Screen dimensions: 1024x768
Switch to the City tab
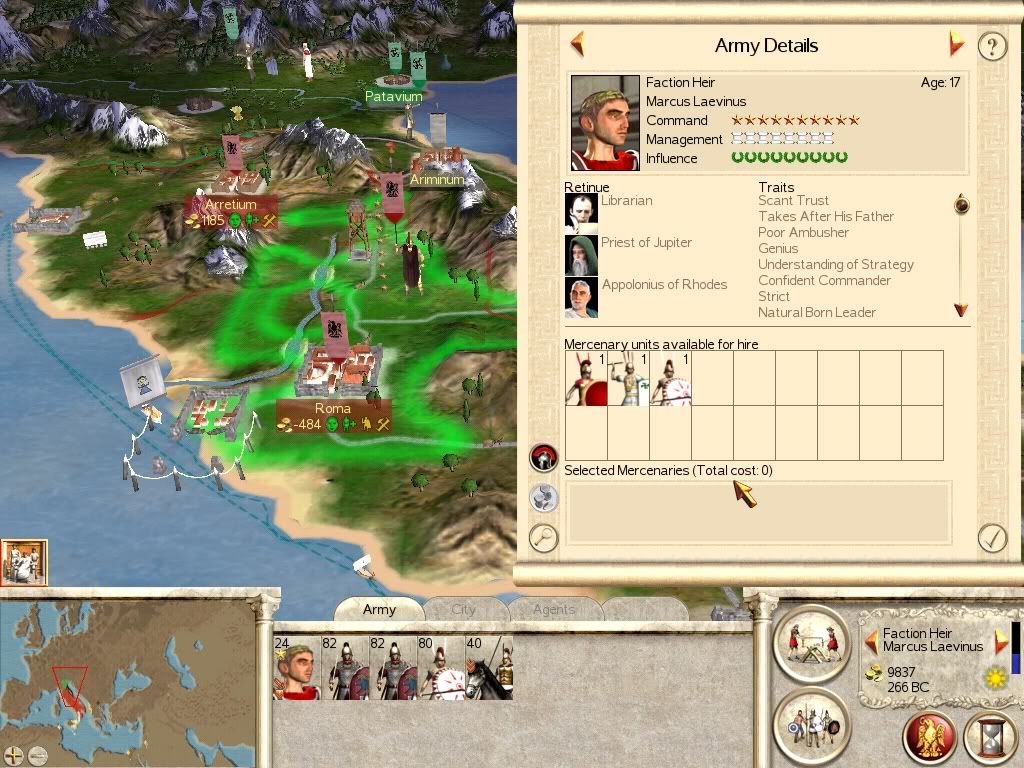click(464, 609)
